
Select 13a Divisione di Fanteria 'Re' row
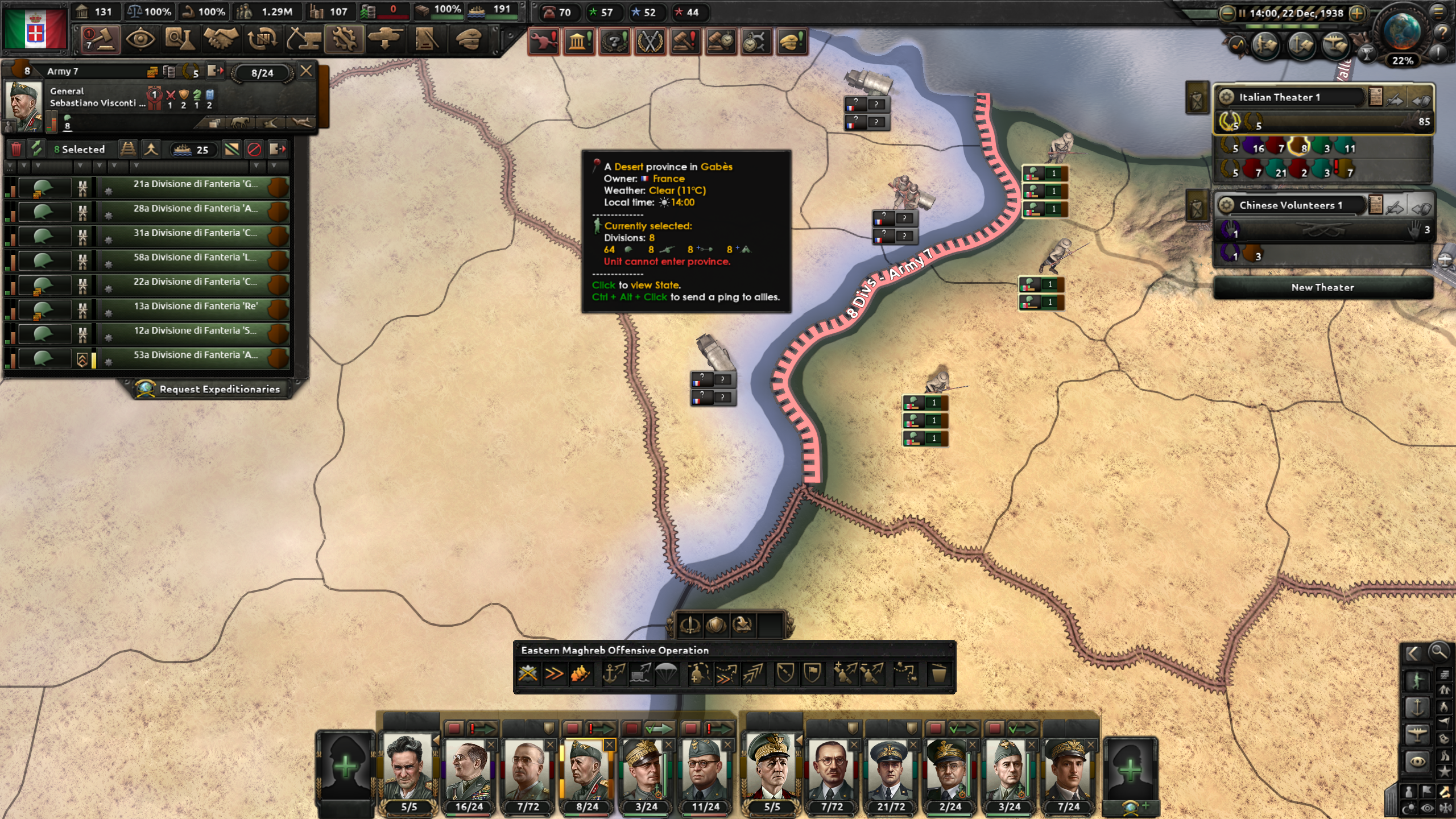point(192,307)
